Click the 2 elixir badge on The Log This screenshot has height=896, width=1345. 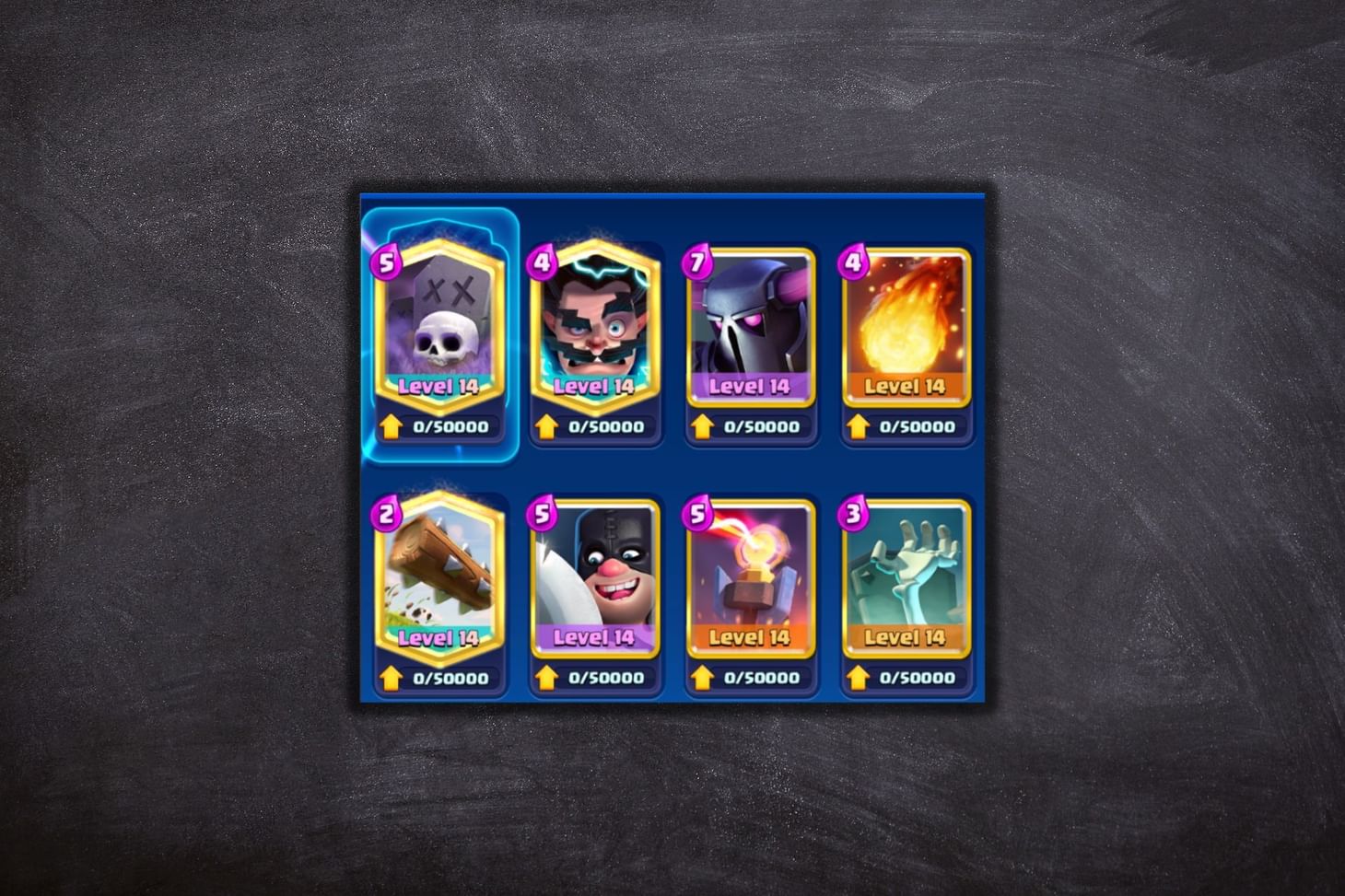[x=386, y=512]
